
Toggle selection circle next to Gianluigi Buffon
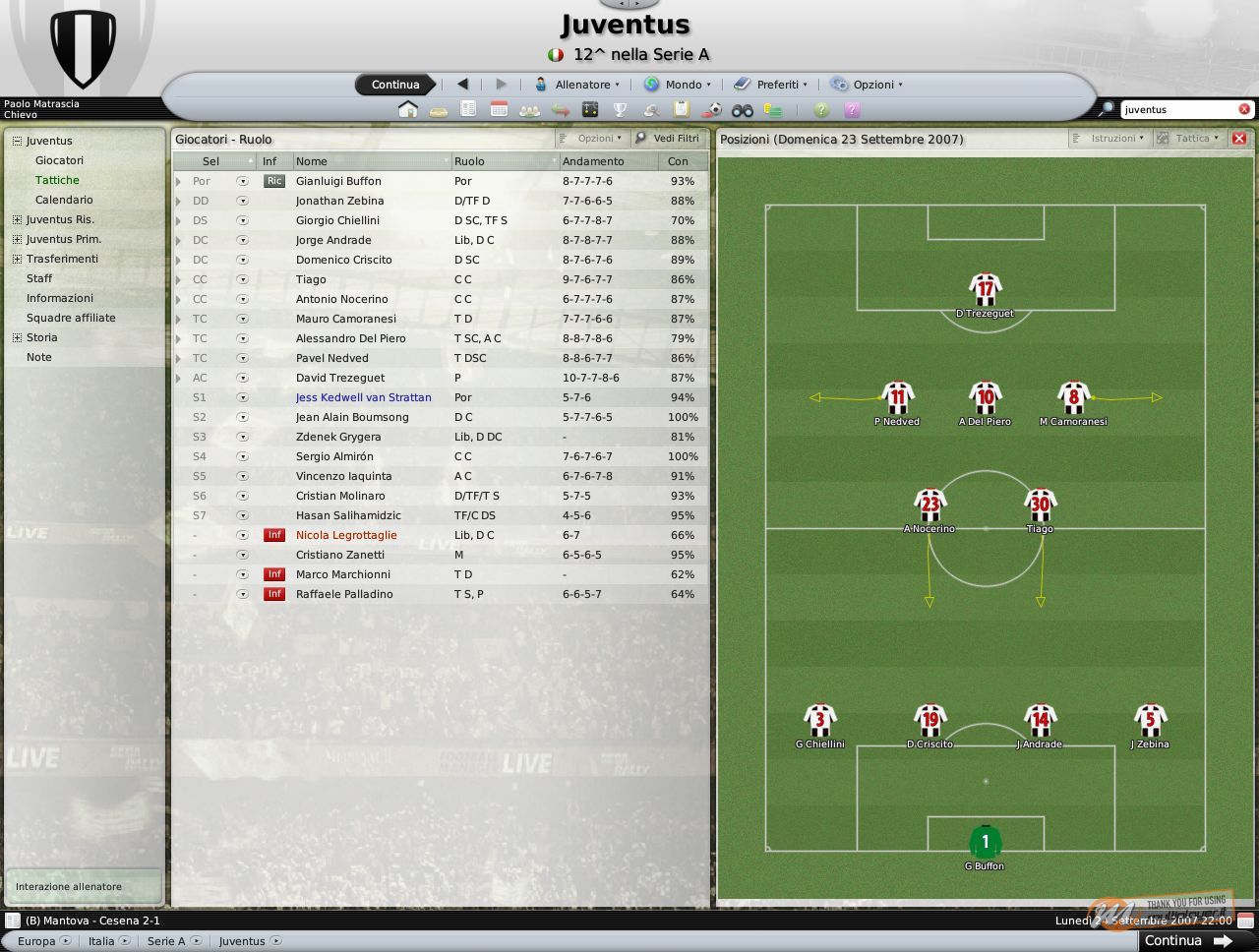(242, 181)
